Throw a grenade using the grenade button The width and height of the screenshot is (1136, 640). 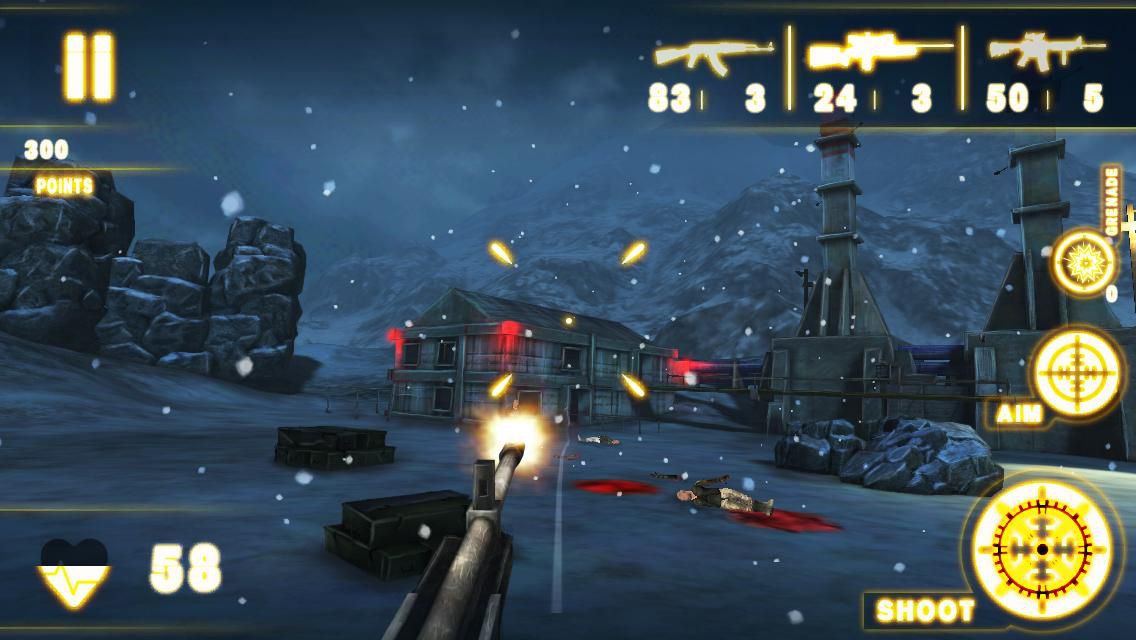(x=1083, y=262)
